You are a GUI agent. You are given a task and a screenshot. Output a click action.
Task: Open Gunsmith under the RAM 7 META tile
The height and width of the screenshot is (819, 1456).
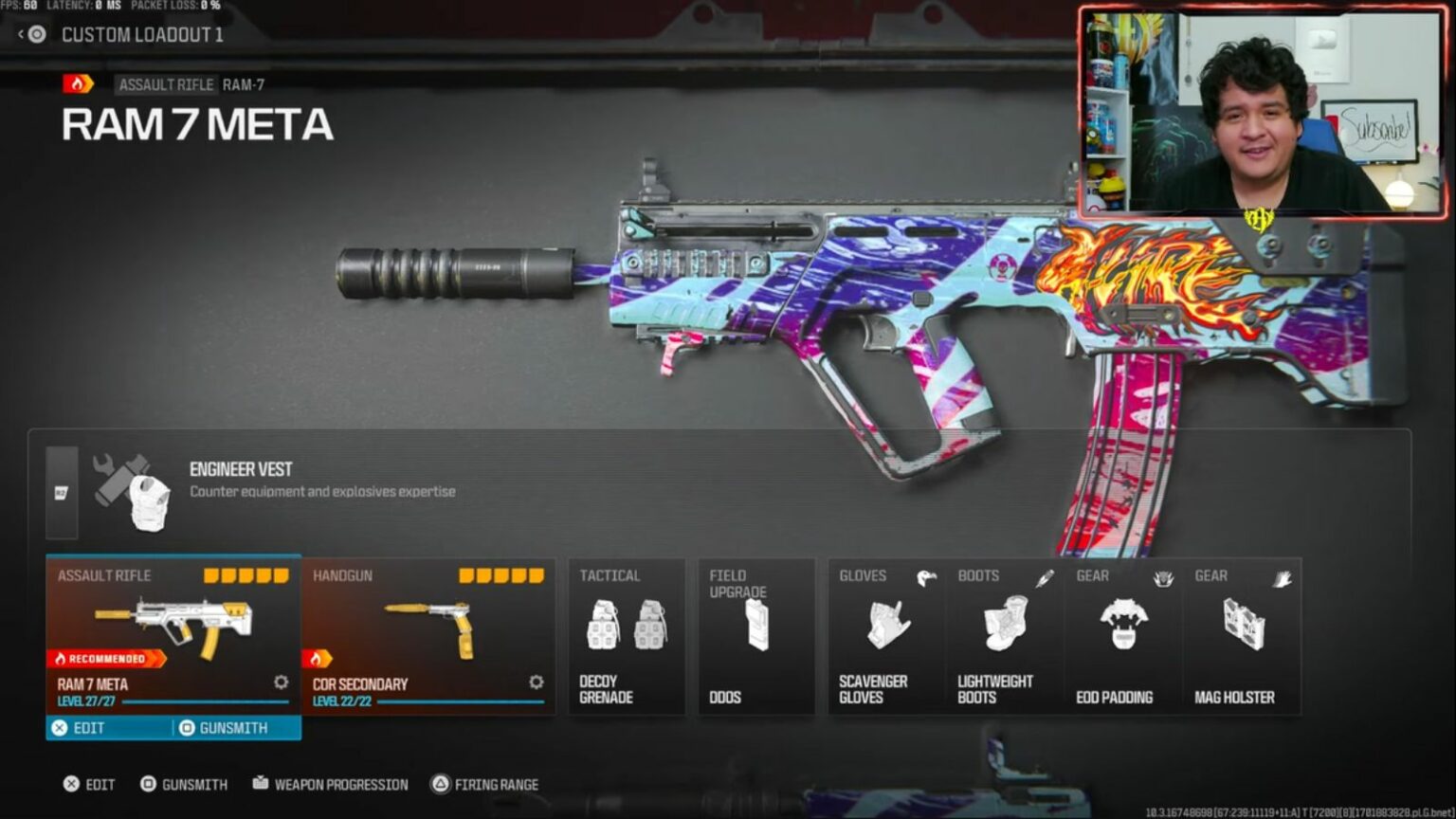click(237, 728)
